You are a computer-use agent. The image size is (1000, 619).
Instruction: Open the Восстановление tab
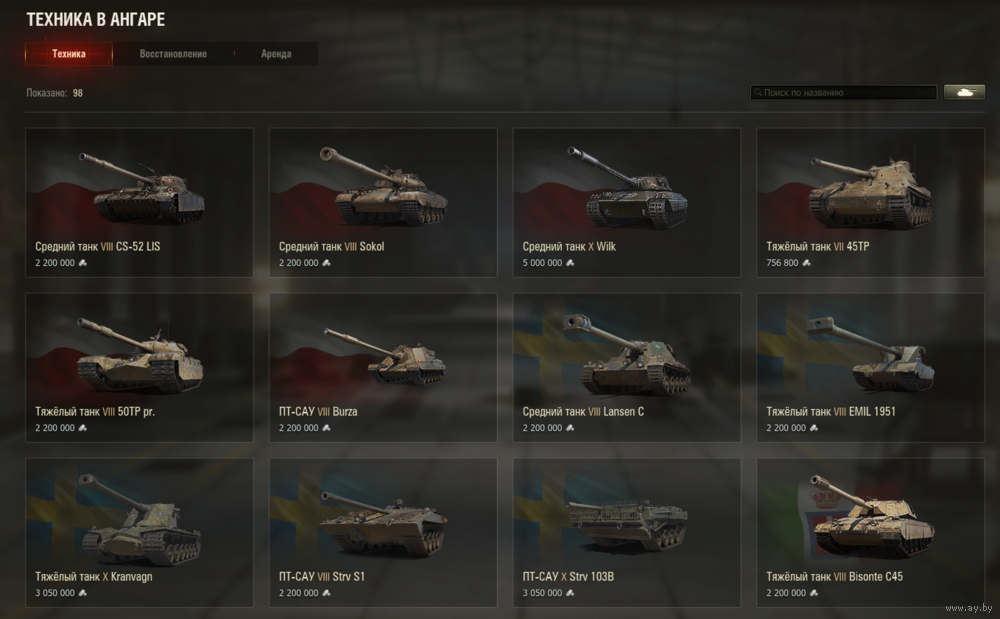tap(173, 54)
